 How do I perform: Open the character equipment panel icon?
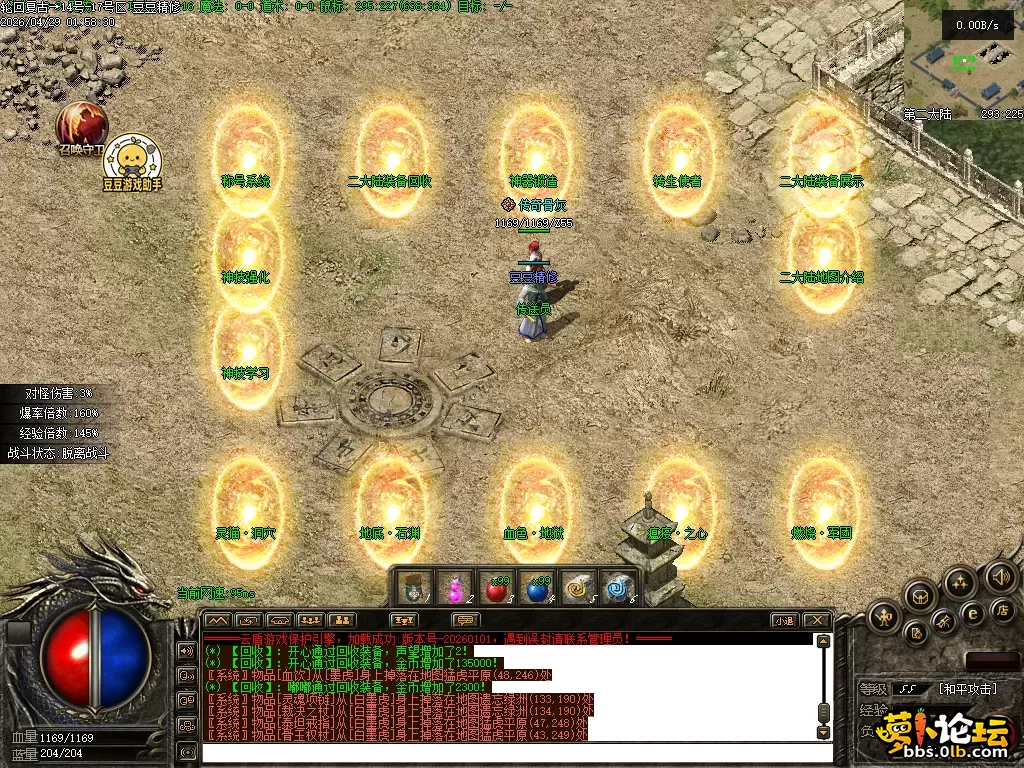(884, 616)
